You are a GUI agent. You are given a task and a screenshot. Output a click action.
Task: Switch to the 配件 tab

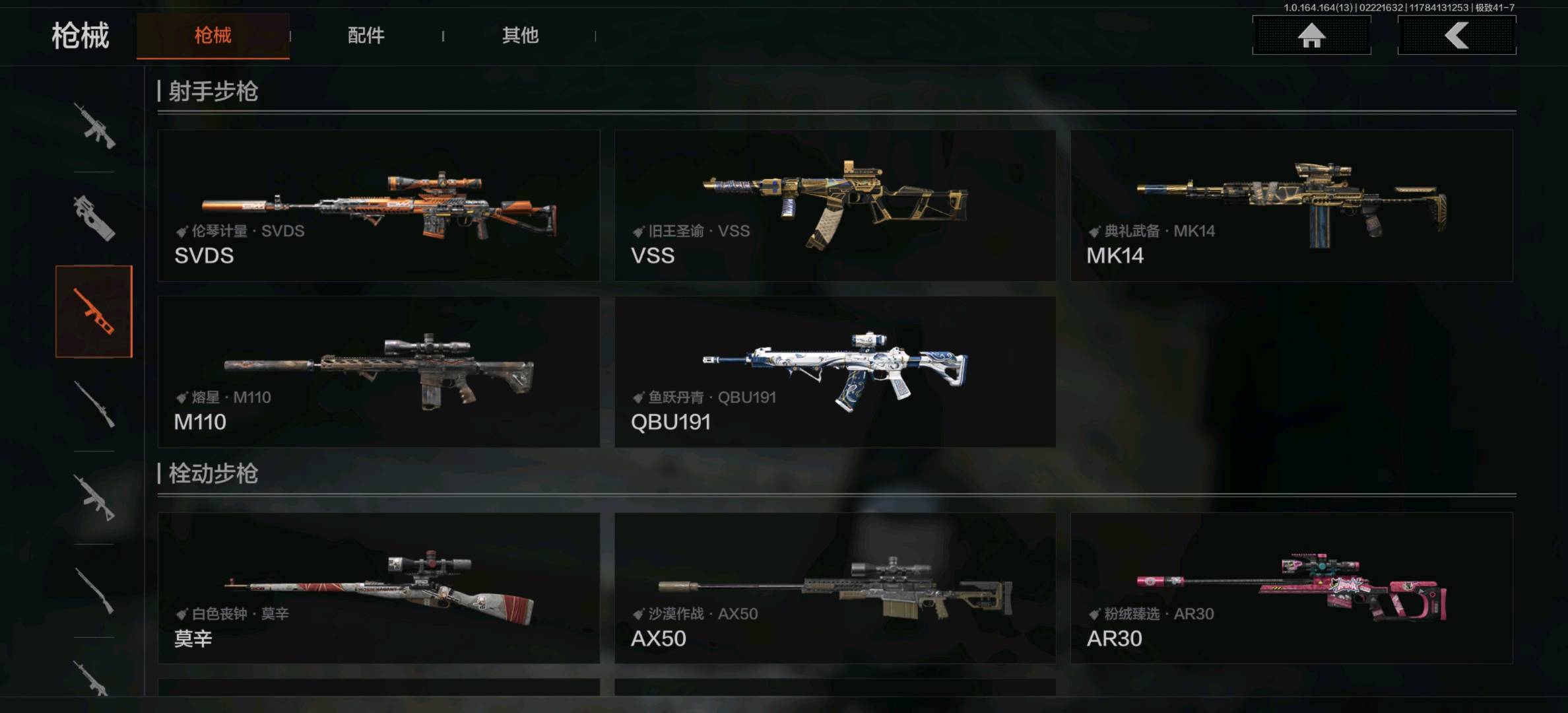click(366, 36)
